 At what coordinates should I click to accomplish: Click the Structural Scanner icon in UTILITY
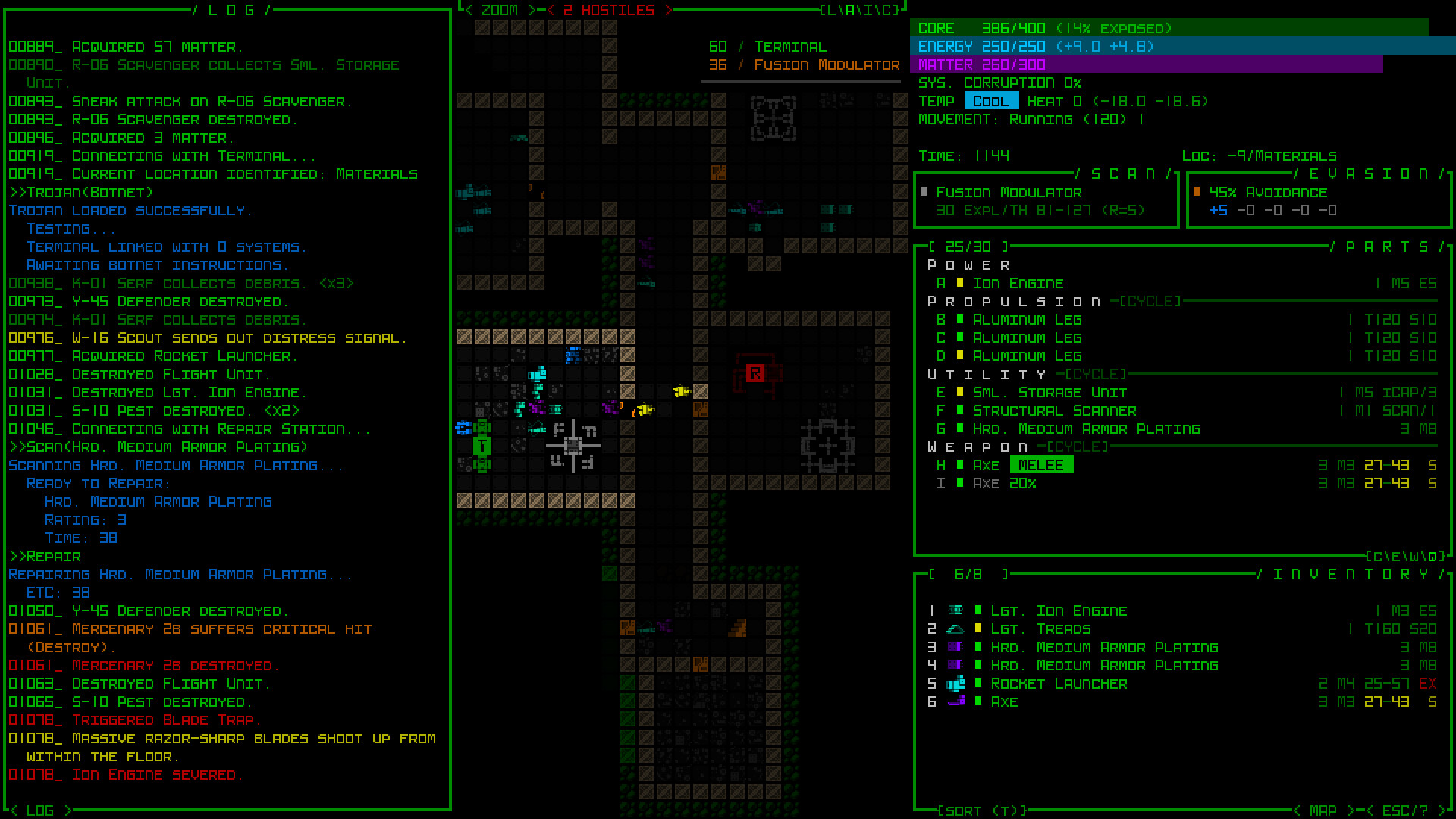coord(962,410)
